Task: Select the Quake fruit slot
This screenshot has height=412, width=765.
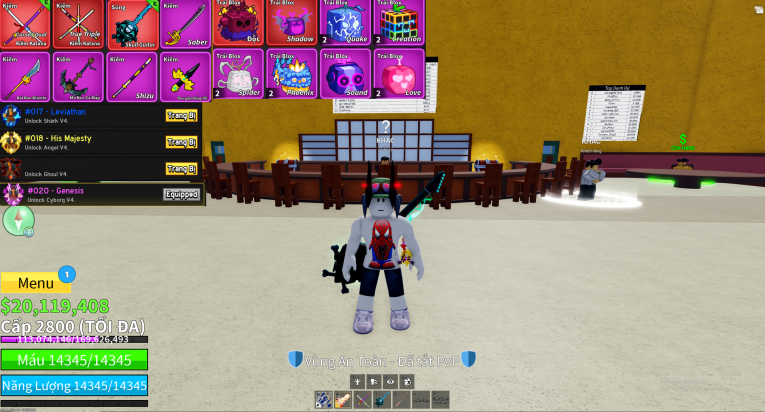Action: (345, 23)
